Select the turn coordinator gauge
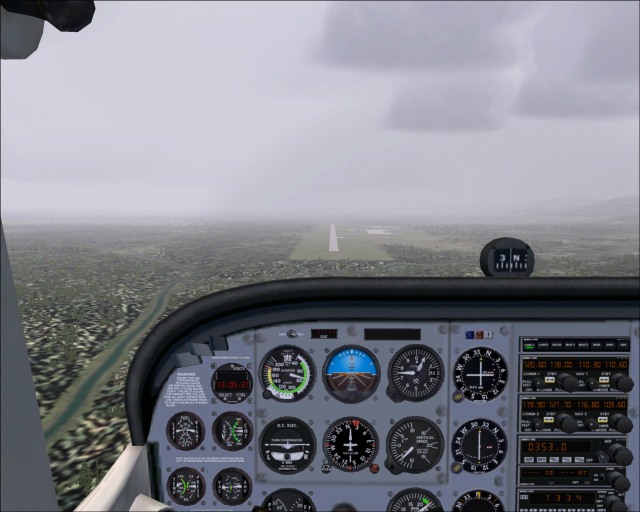 tap(287, 445)
